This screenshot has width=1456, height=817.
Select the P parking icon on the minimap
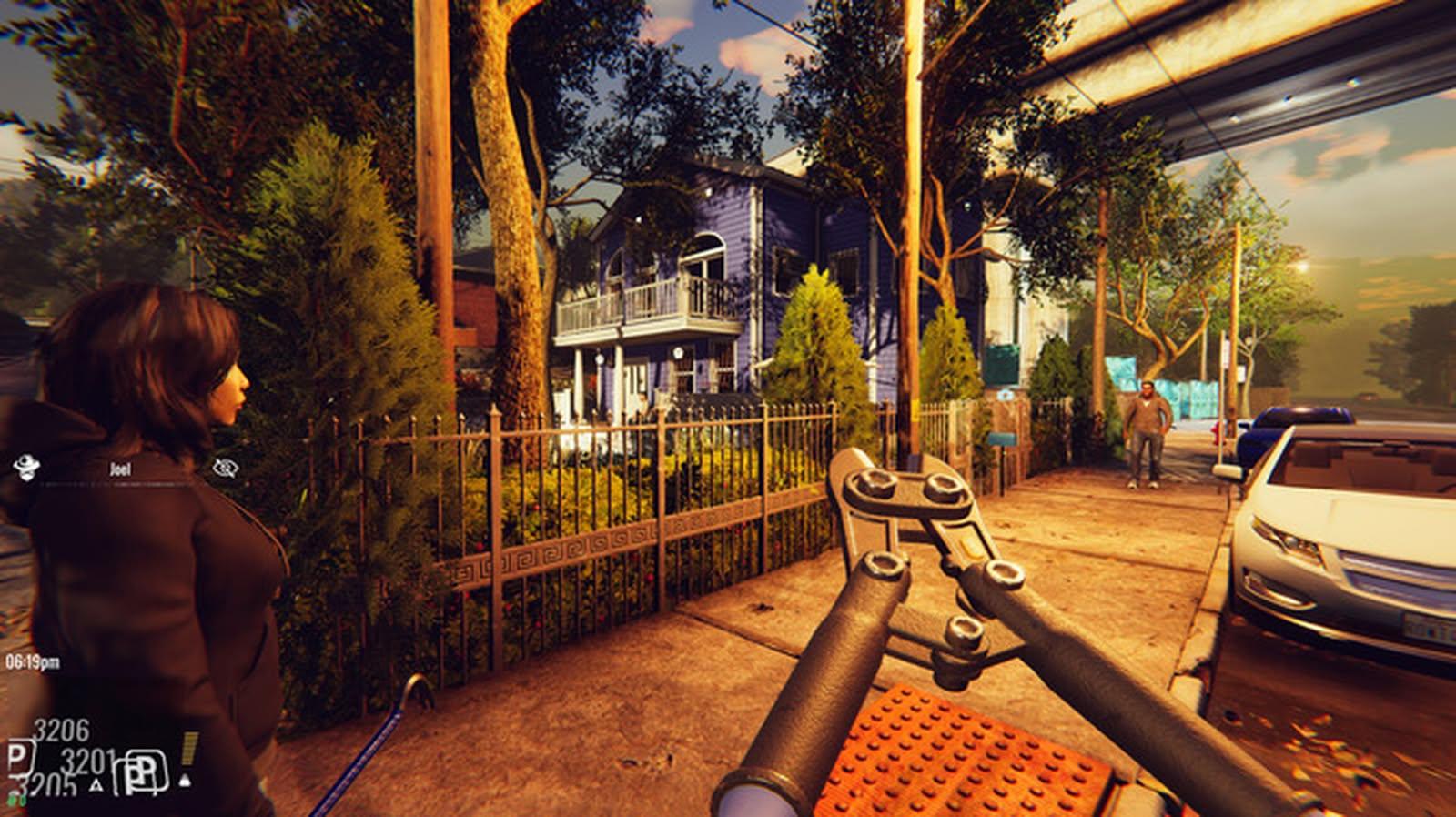point(17,760)
